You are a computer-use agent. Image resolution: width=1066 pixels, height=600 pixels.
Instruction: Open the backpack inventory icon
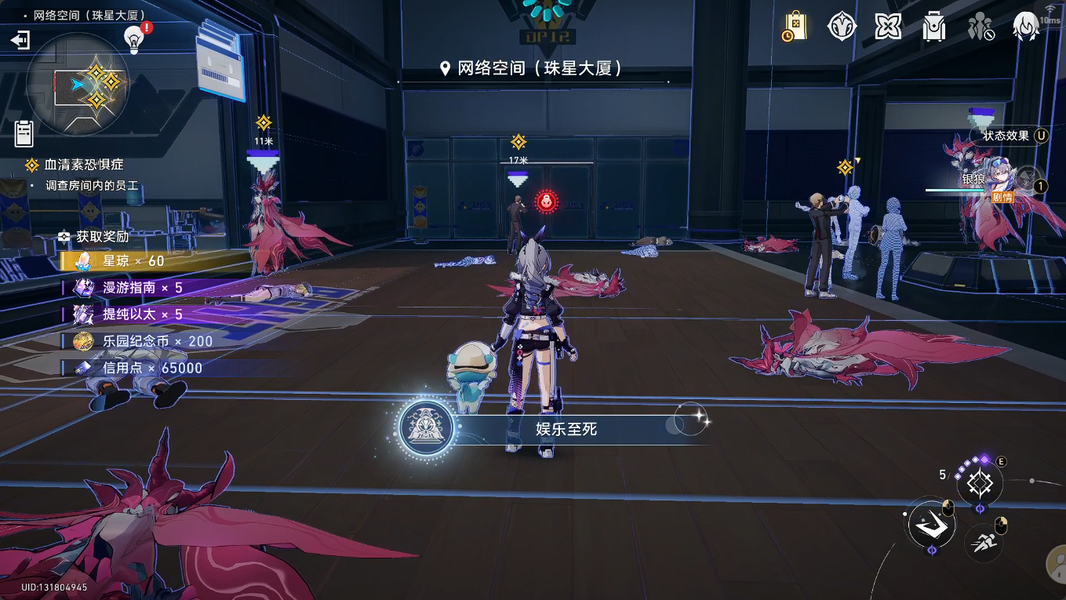pyautogui.click(x=934, y=27)
